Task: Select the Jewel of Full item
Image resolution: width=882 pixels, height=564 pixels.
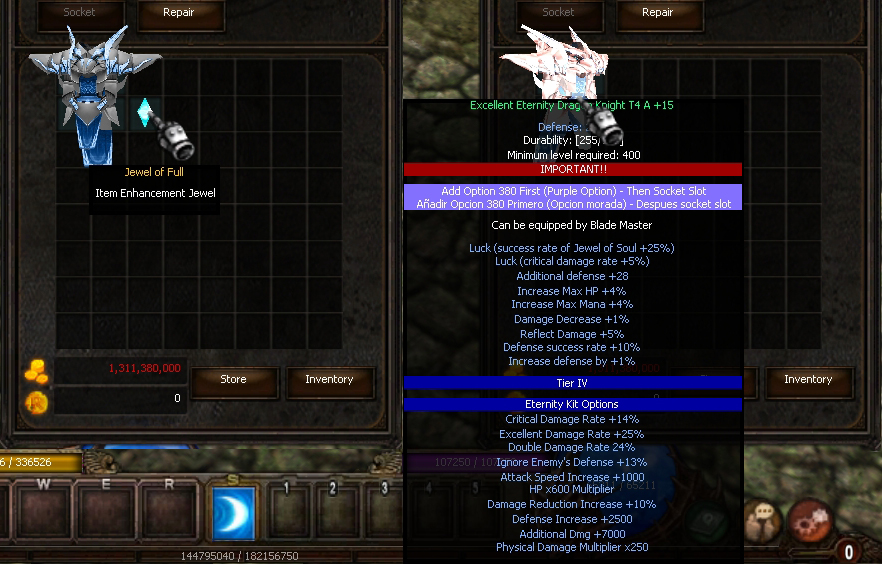Action: (146, 114)
